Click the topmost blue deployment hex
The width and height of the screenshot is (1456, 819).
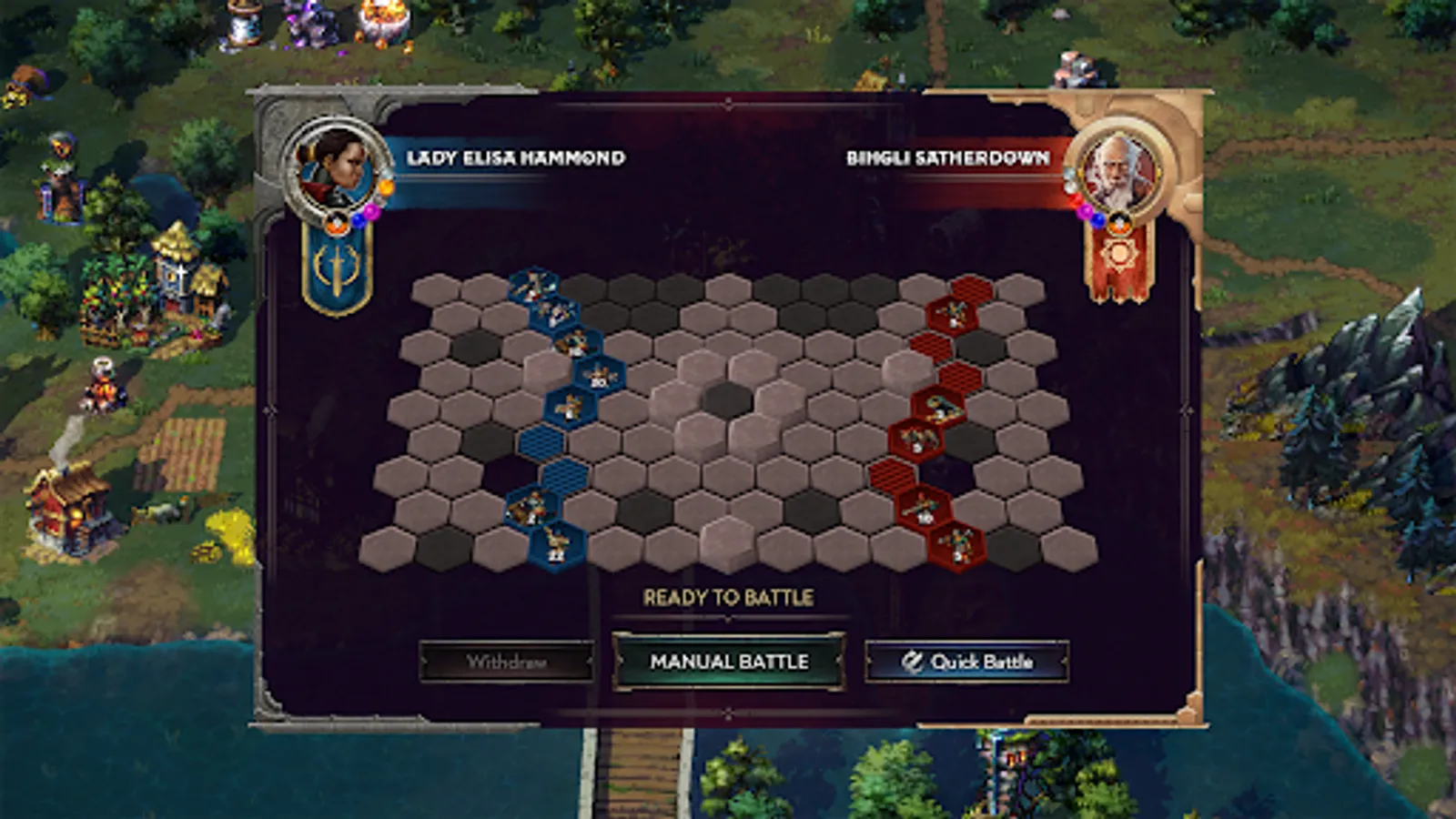531,286
